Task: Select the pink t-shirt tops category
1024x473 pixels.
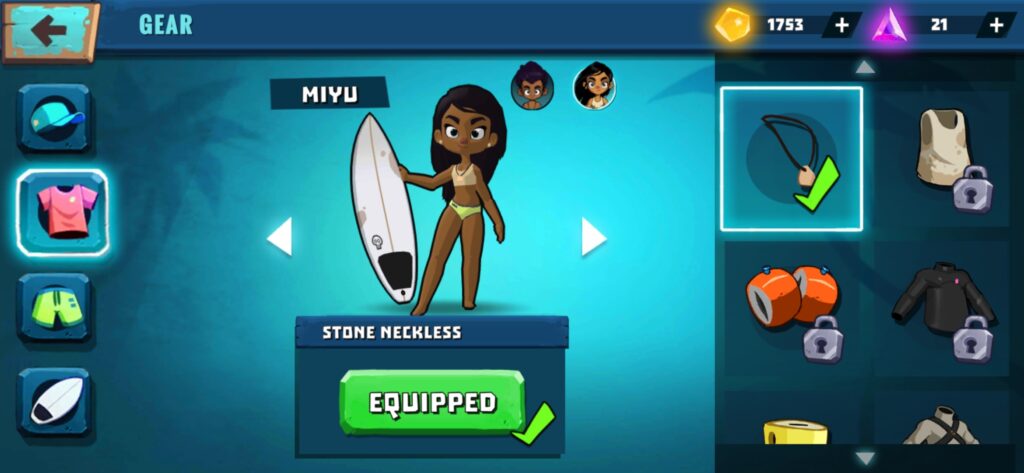Action: pyautogui.click(x=62, y=210)
